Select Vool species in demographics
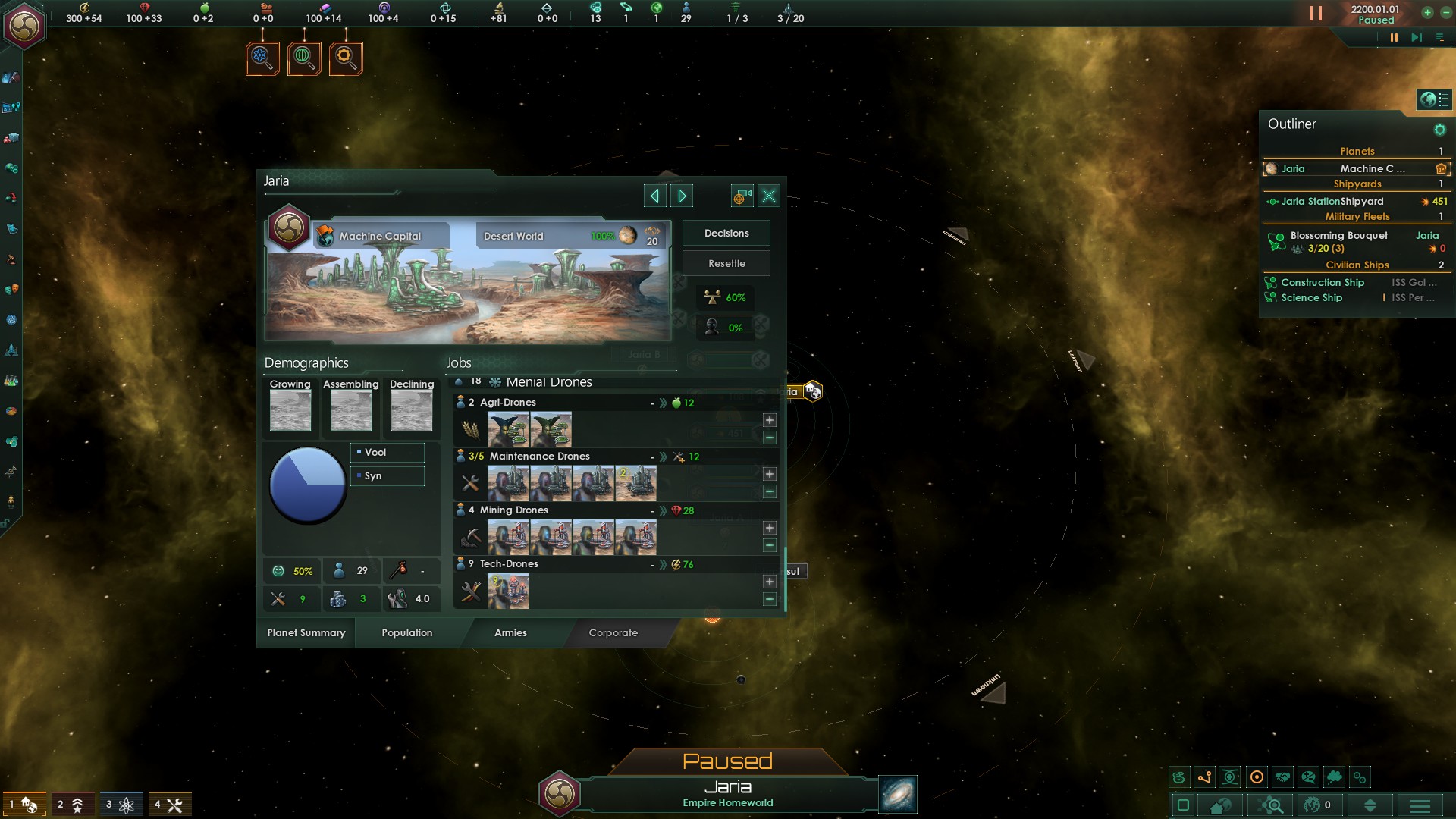 coord(387,453)
